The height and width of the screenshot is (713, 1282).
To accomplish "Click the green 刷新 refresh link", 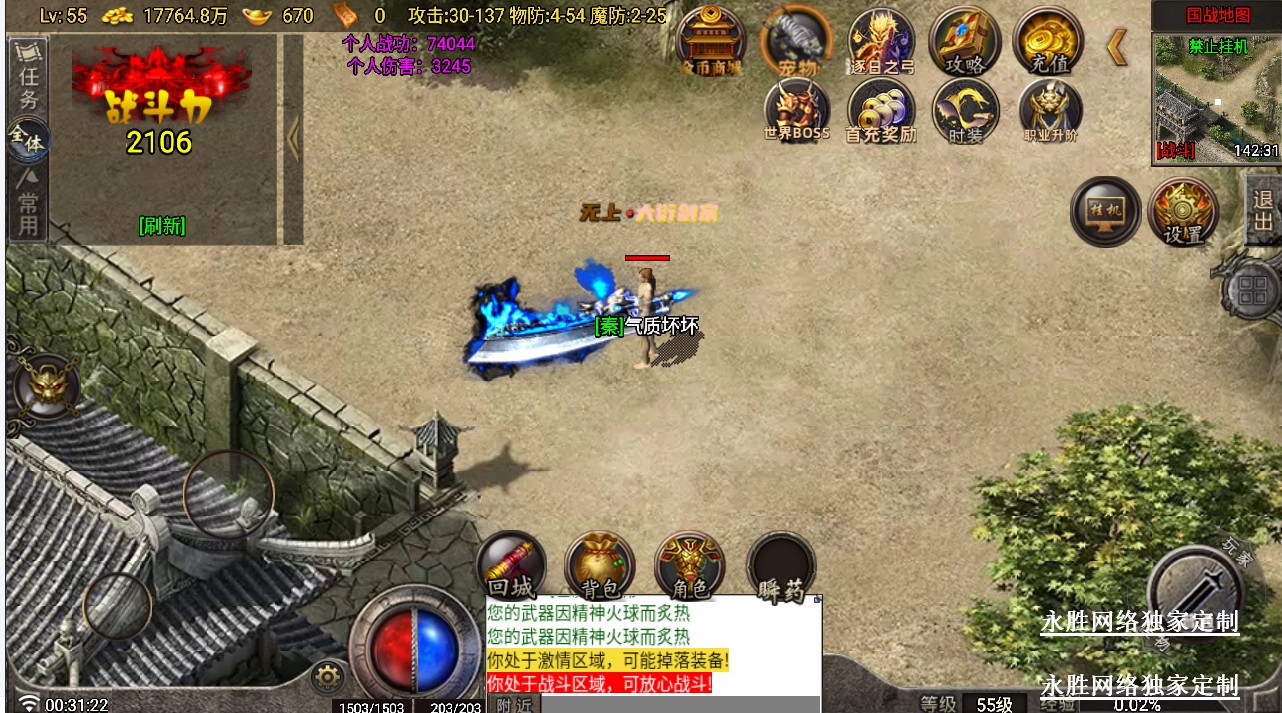I will tap(162, 226).
